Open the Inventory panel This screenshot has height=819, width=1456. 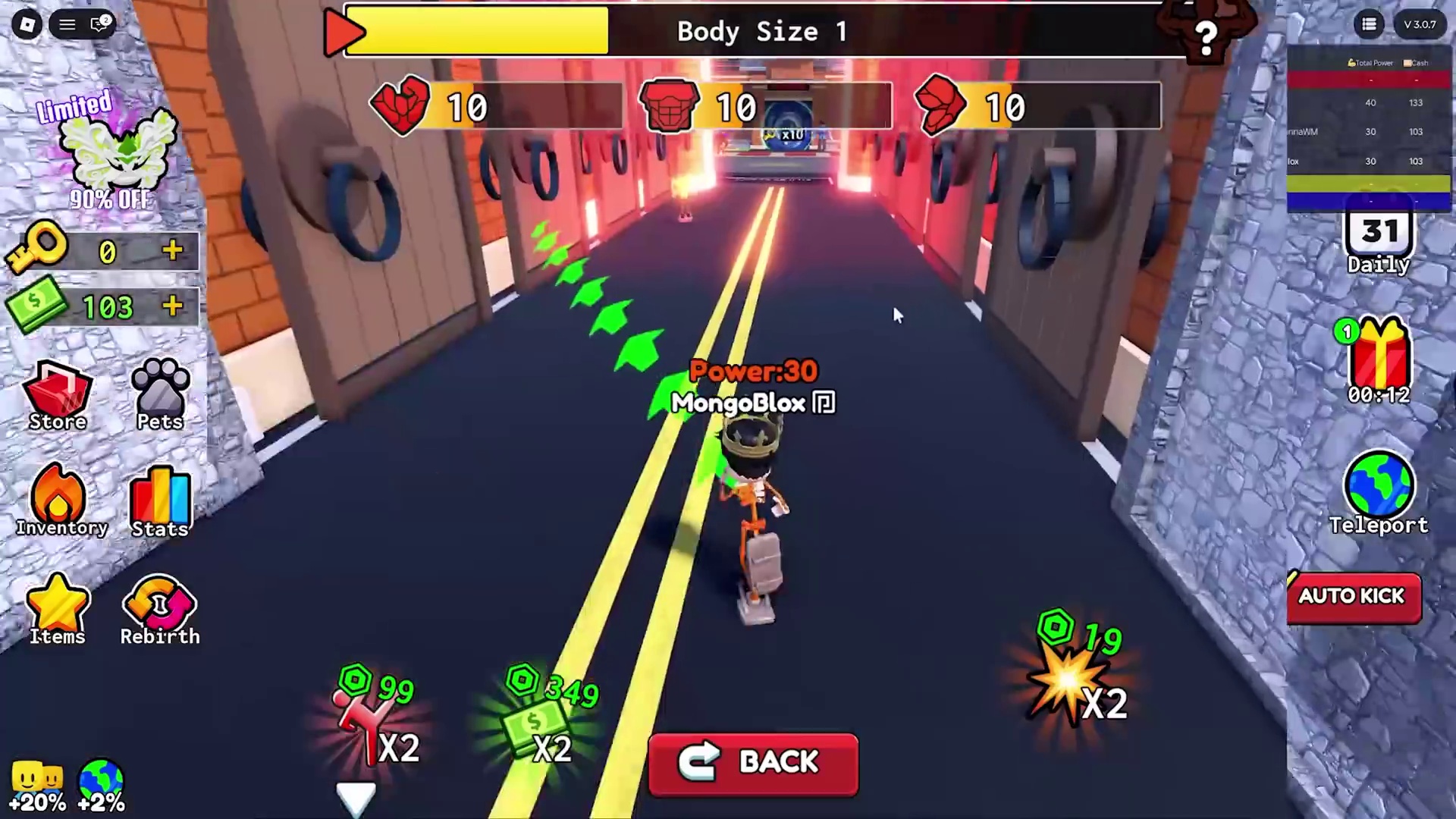(x=59, y=500)
